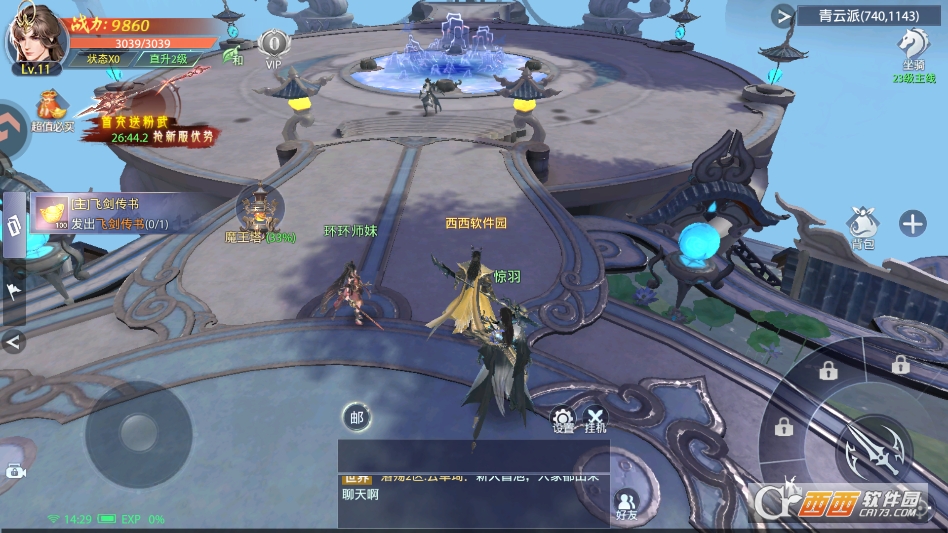Select the flag tab on left panel
The height and width of the screenshot is (533, 948).
click(15, 290)
